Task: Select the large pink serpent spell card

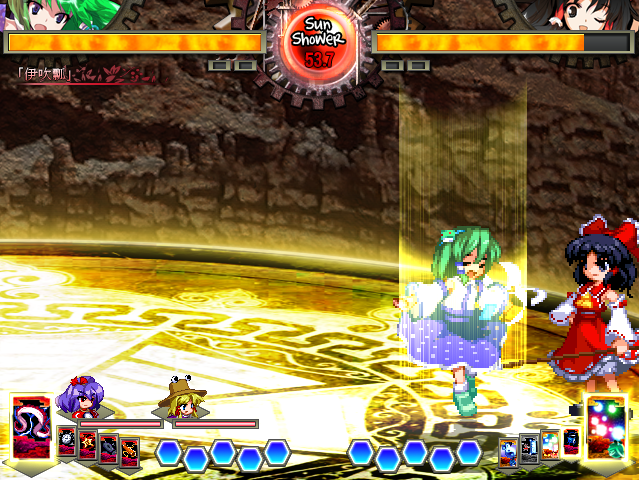Action: [x=29, y=430]
